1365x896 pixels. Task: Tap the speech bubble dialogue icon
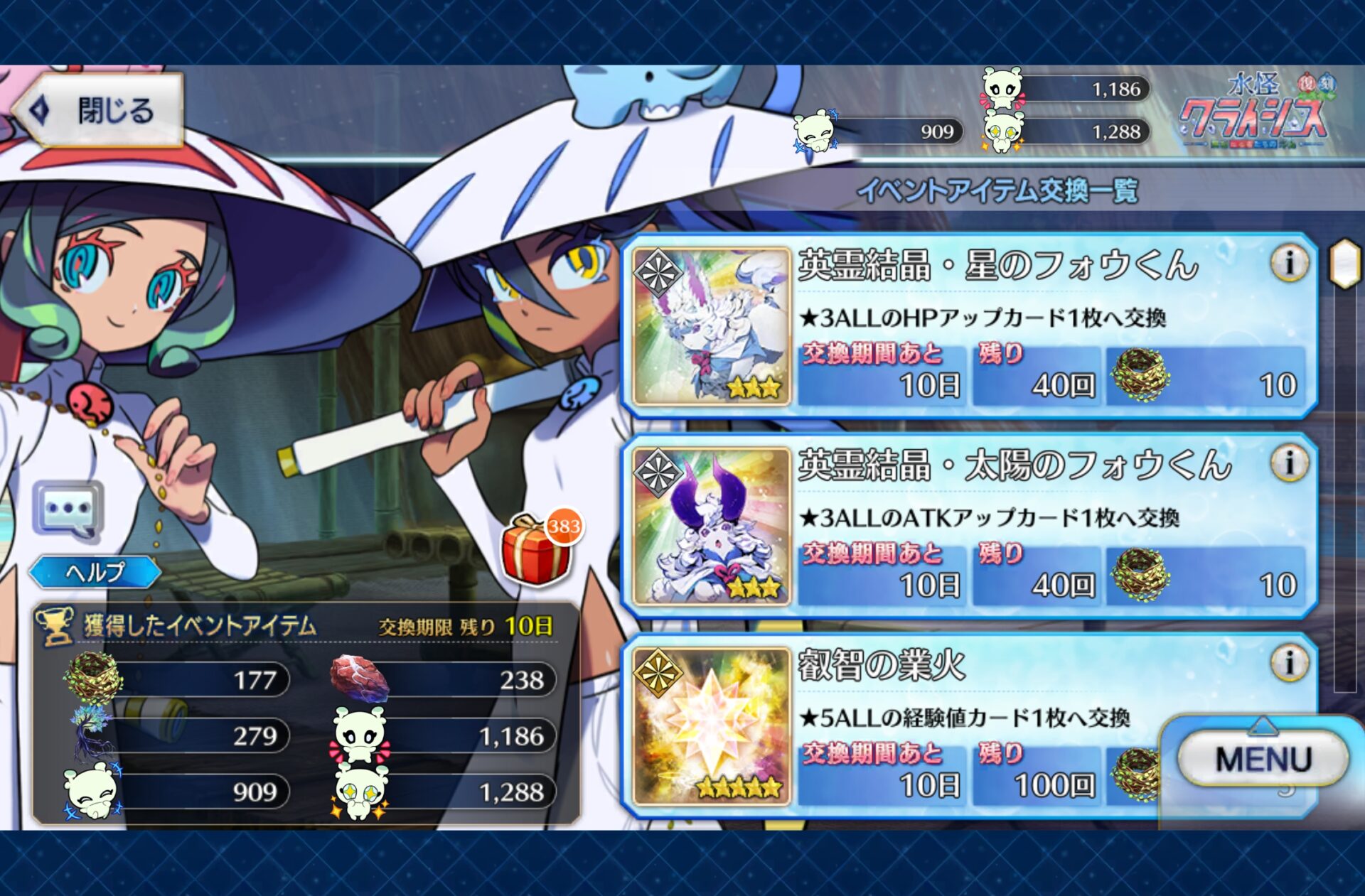pyautogui.click(x=68, y=510)
